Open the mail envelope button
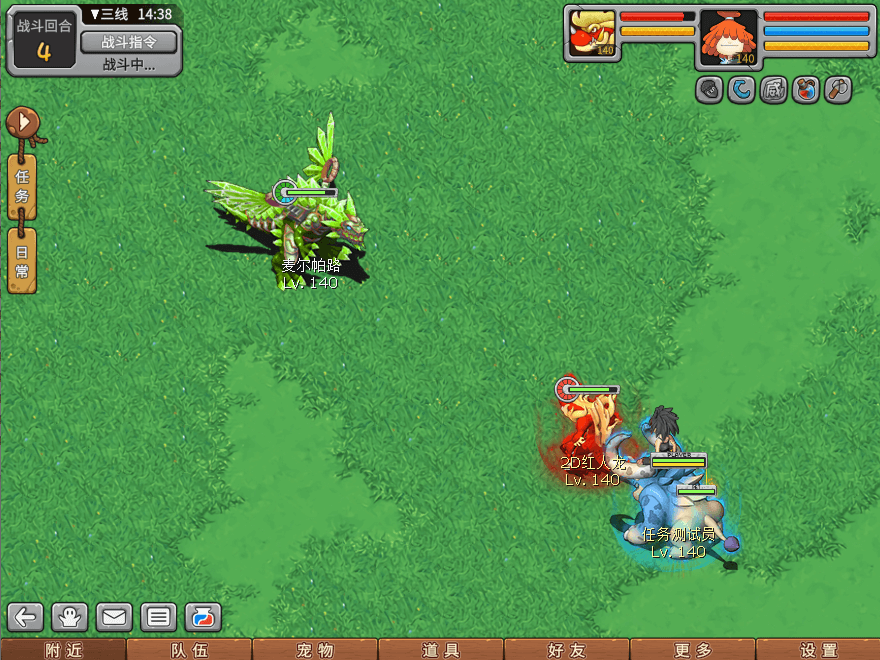The height and width of the screenshot is (660, 880). pos(115,617)
